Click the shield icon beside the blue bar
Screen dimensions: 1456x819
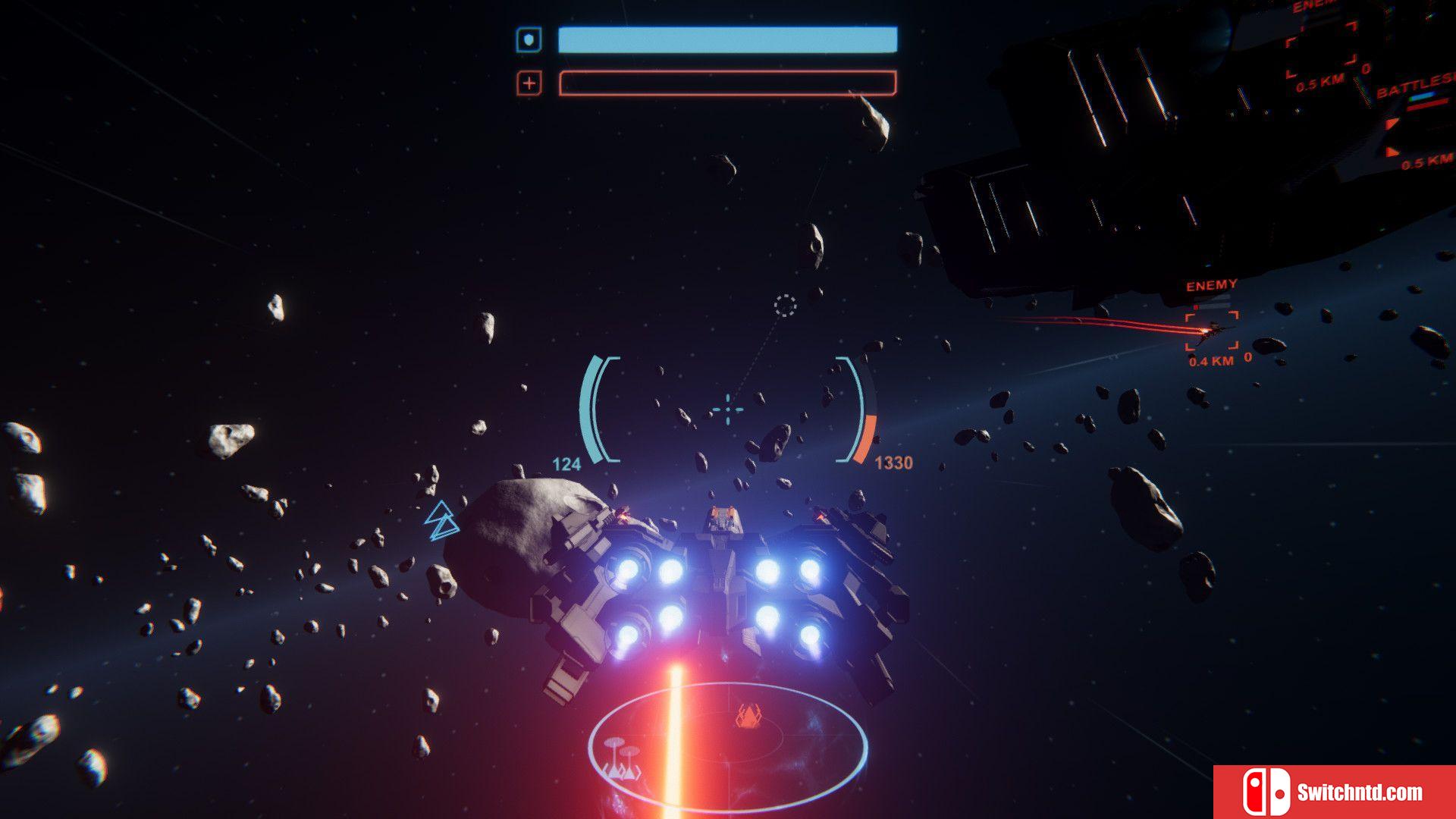point(529,39)
